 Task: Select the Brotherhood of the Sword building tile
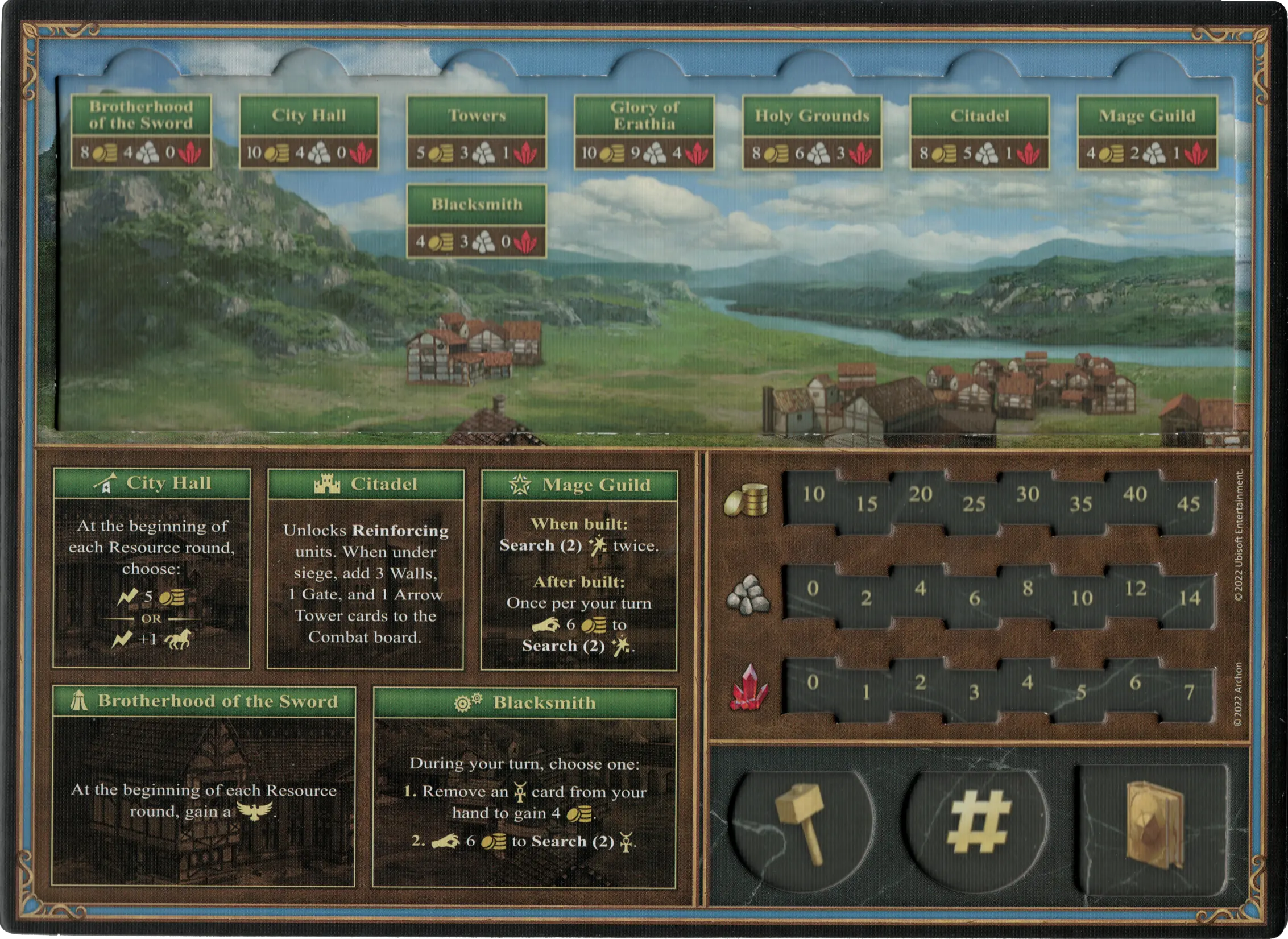(141, 132)
